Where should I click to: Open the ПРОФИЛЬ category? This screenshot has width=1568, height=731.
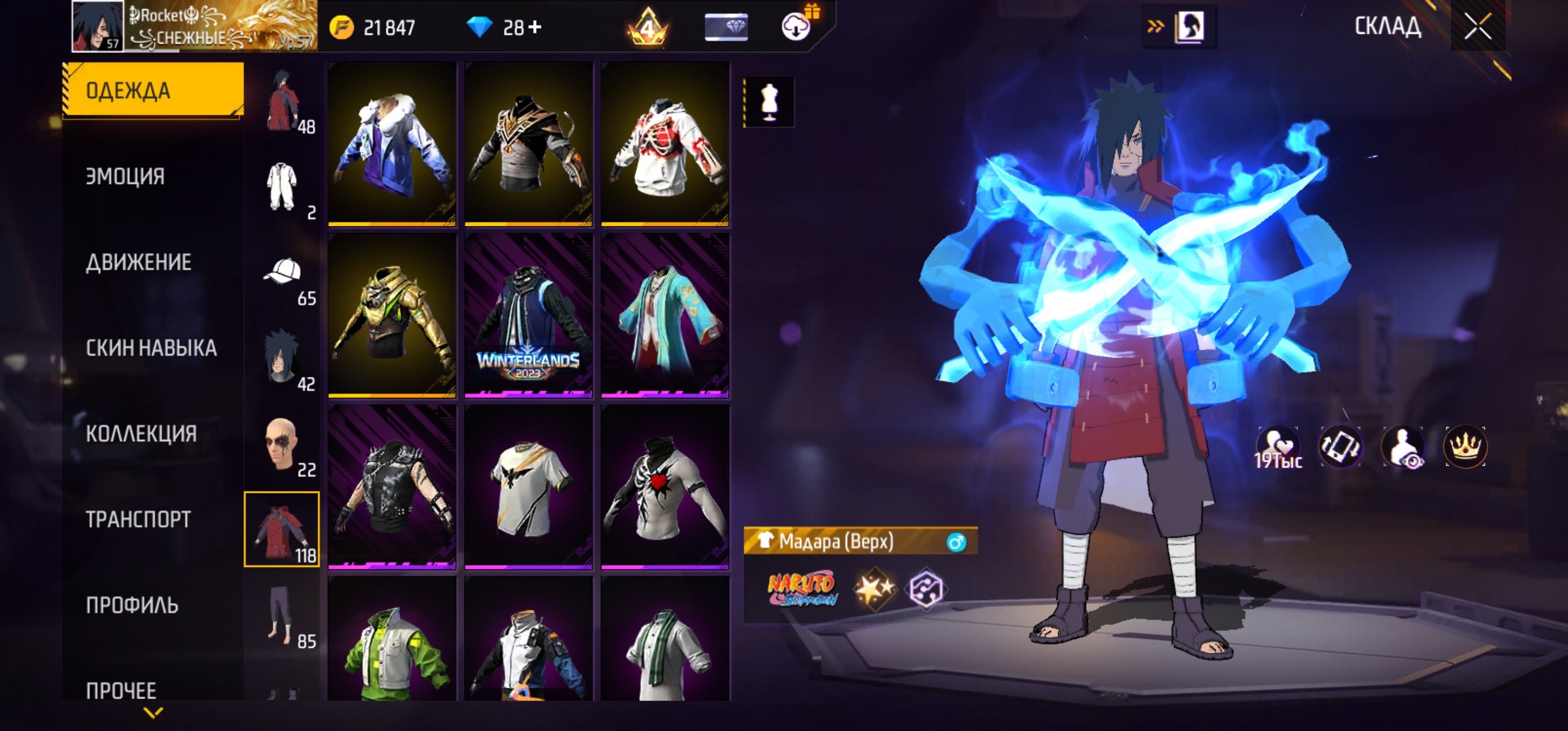click(132, 606)
